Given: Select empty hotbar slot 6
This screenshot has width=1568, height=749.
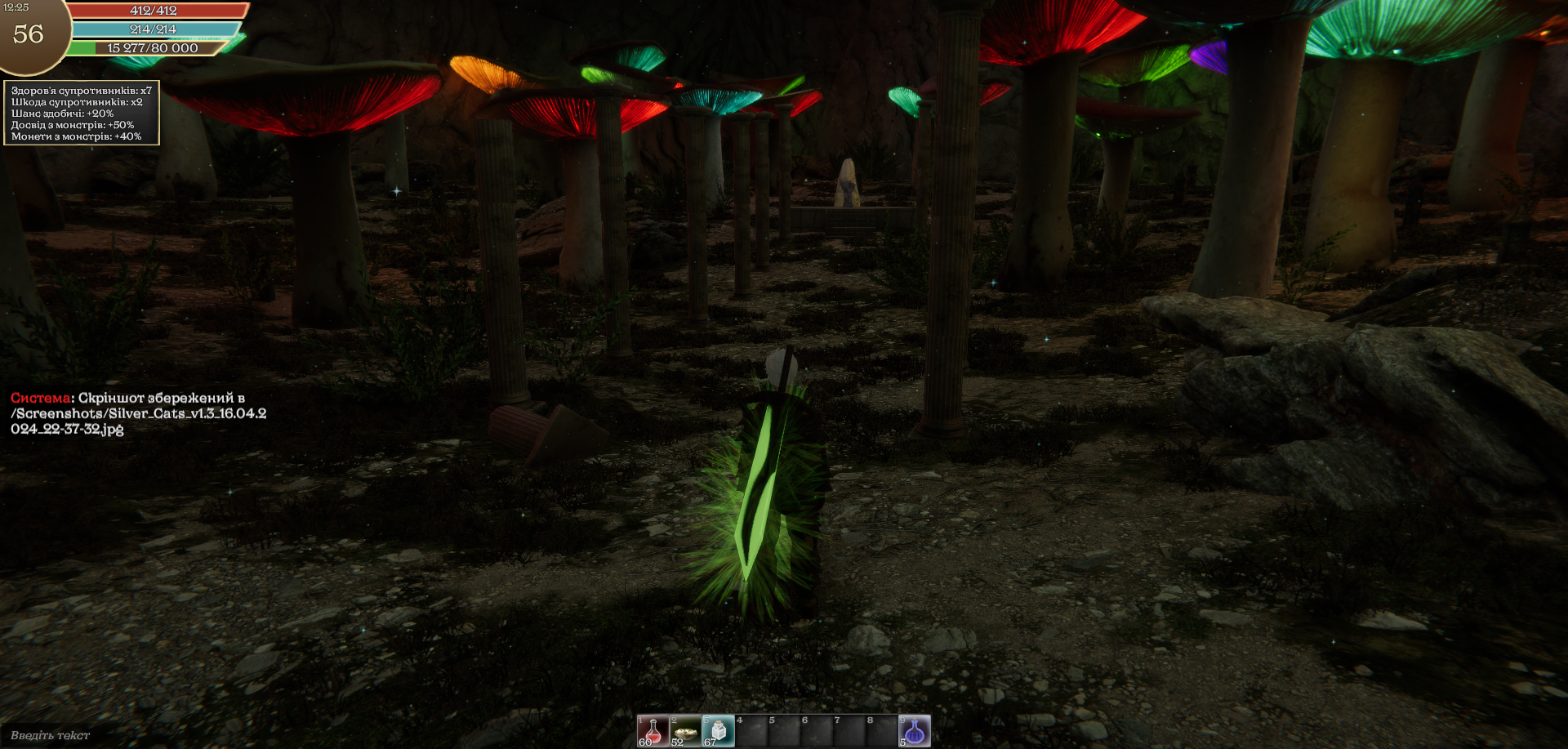Looking at the screenshot, I should [817, 730].
